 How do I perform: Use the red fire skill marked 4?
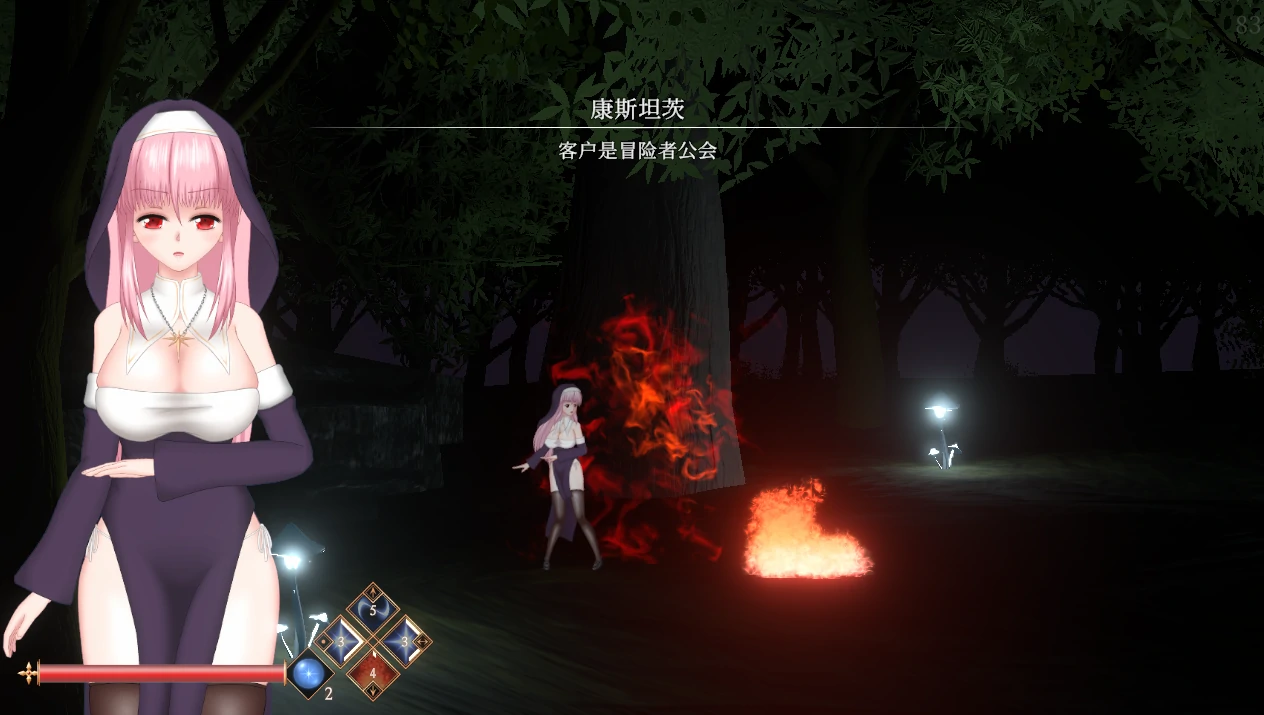point(372,672)
